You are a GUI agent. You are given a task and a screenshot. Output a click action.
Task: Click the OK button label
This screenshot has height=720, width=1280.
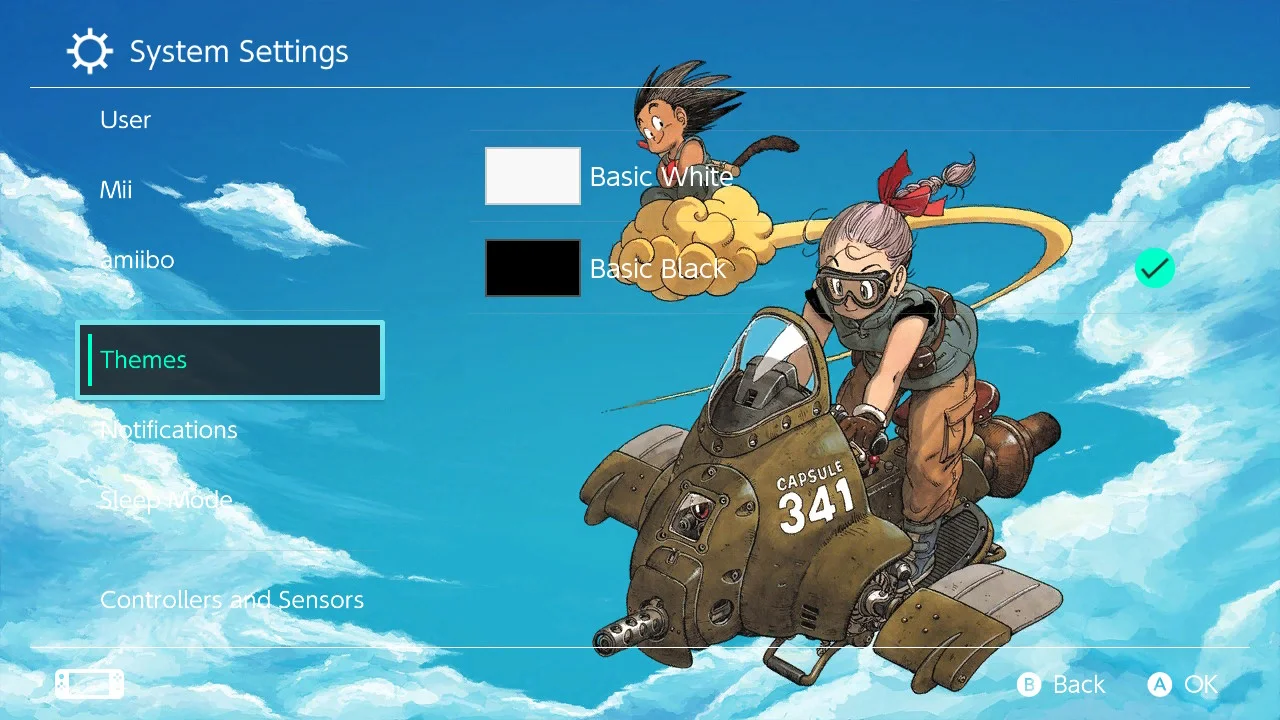pos(1200,684)
